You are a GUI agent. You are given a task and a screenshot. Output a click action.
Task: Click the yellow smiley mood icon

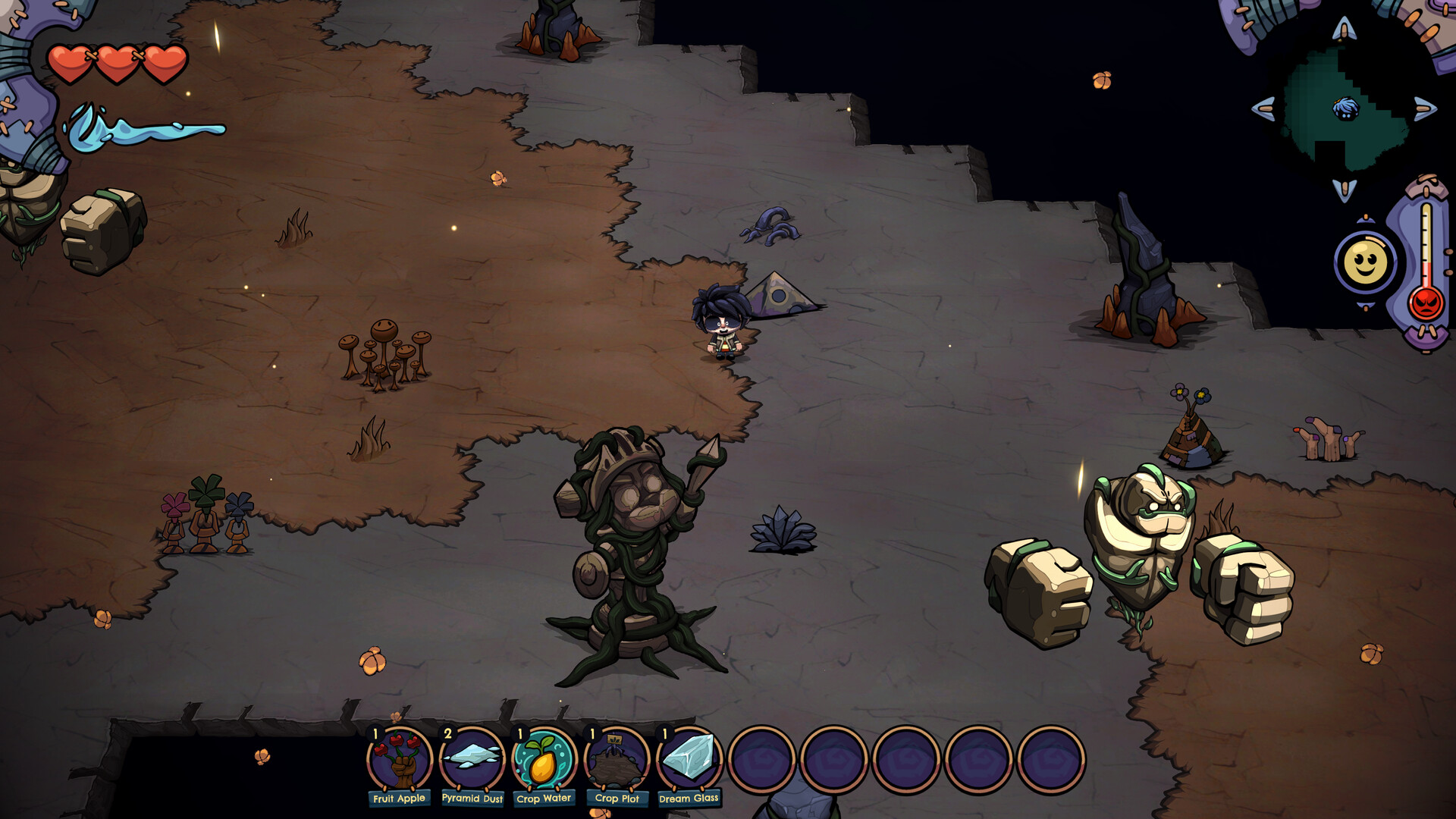(x=1365, y=263)
